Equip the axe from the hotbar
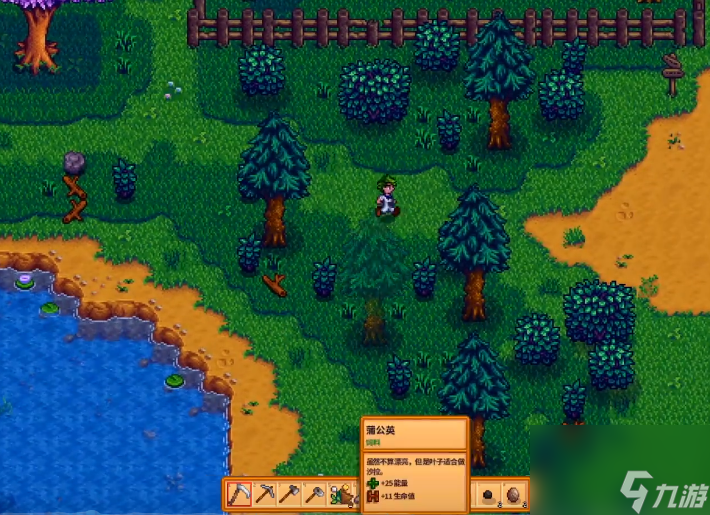Viewport: 710px width, 515px height. [x=290, y=494]
